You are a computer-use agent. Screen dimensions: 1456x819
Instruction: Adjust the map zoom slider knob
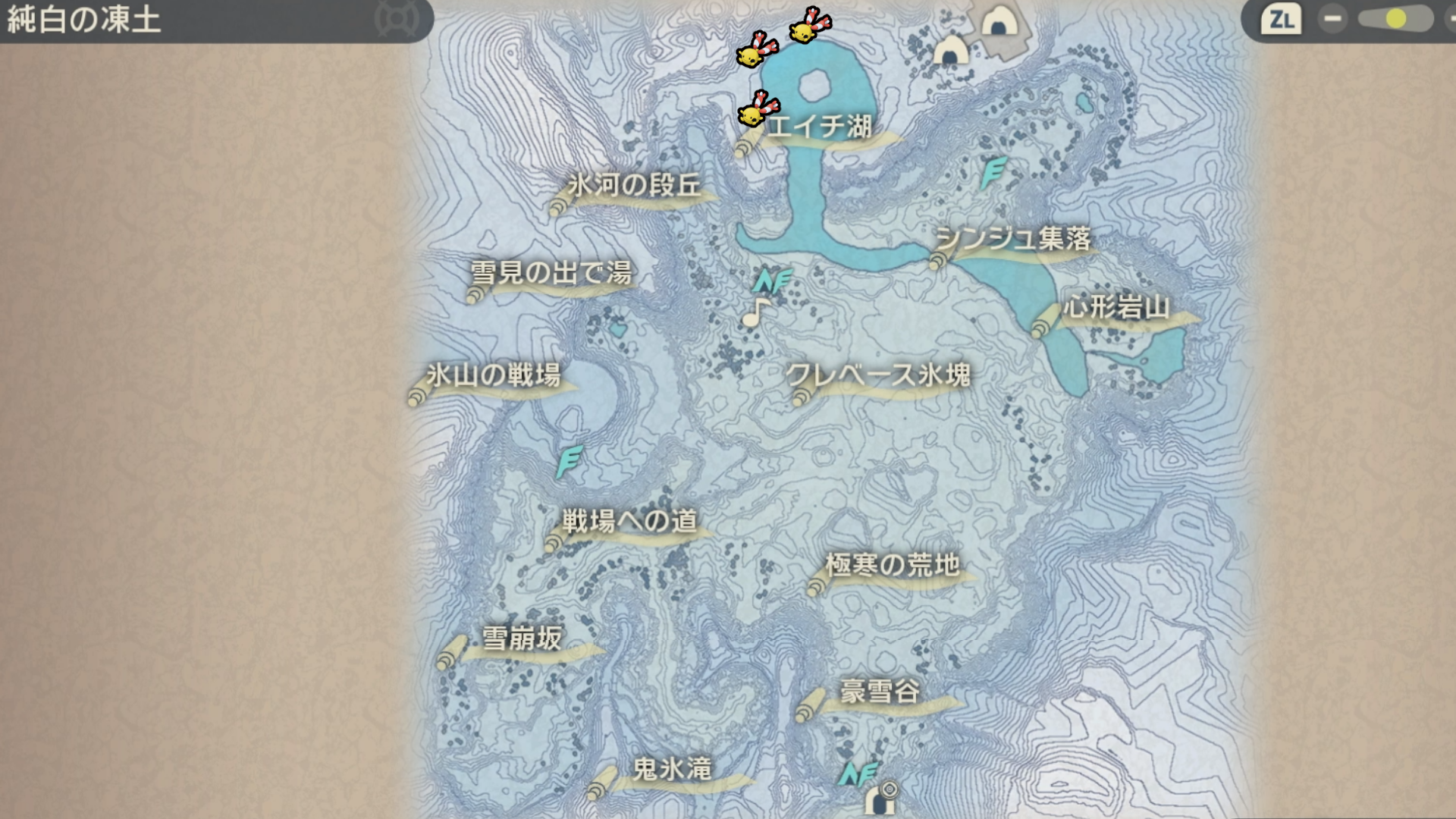click(1395, 19)
